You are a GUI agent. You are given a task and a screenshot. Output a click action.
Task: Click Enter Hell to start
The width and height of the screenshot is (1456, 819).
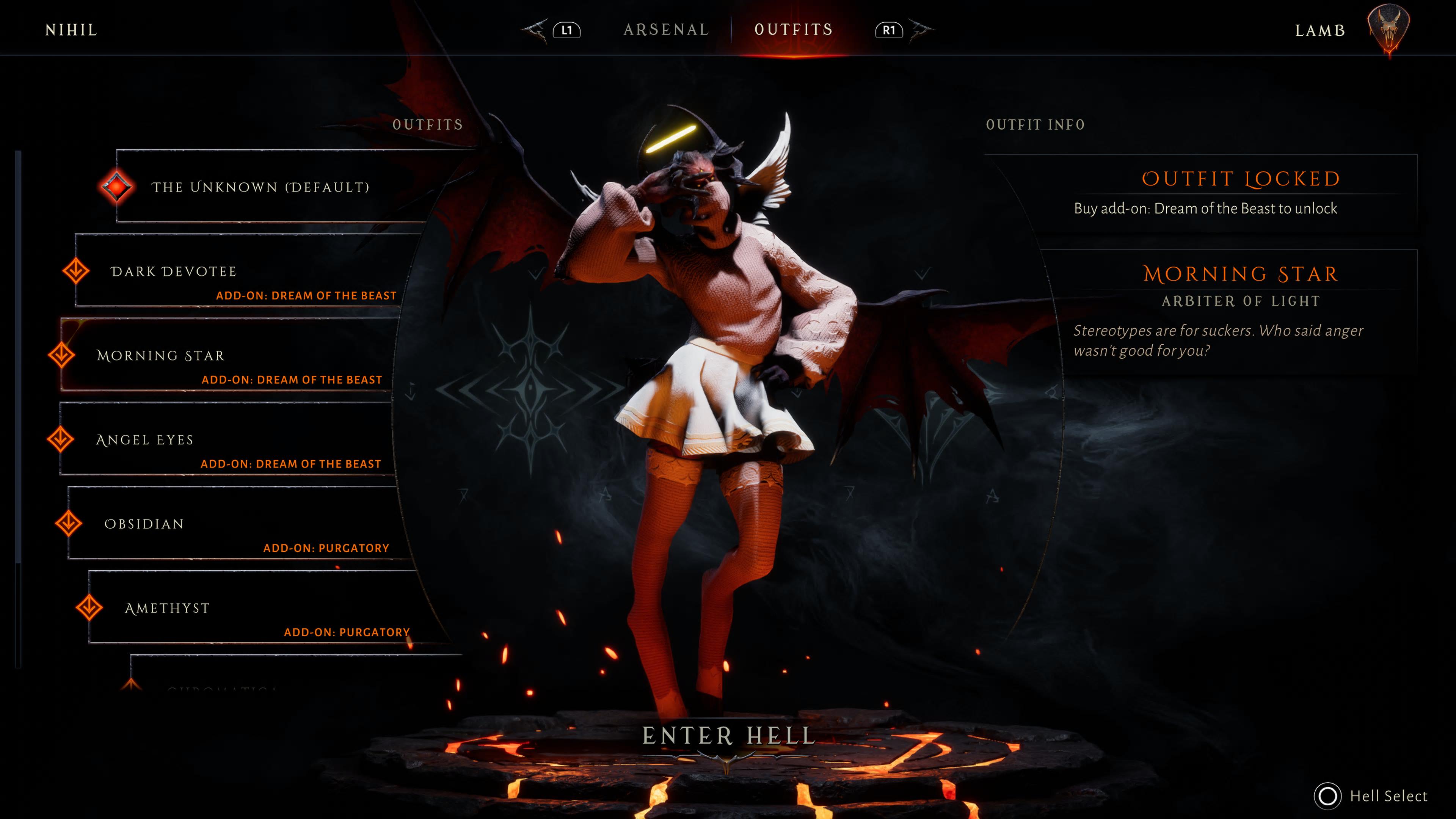(x=728, y=736)
